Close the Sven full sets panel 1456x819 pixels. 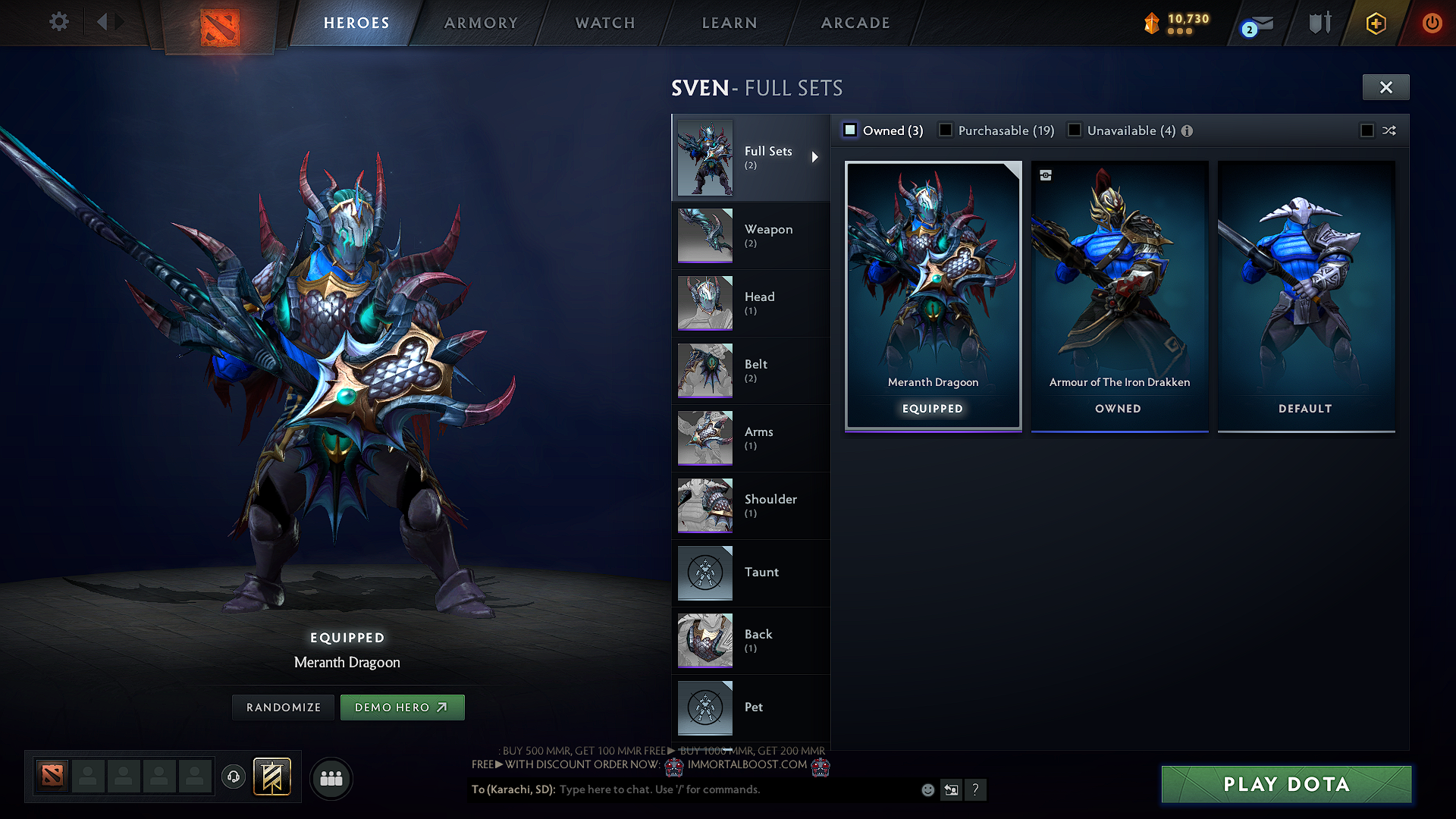1385,87
